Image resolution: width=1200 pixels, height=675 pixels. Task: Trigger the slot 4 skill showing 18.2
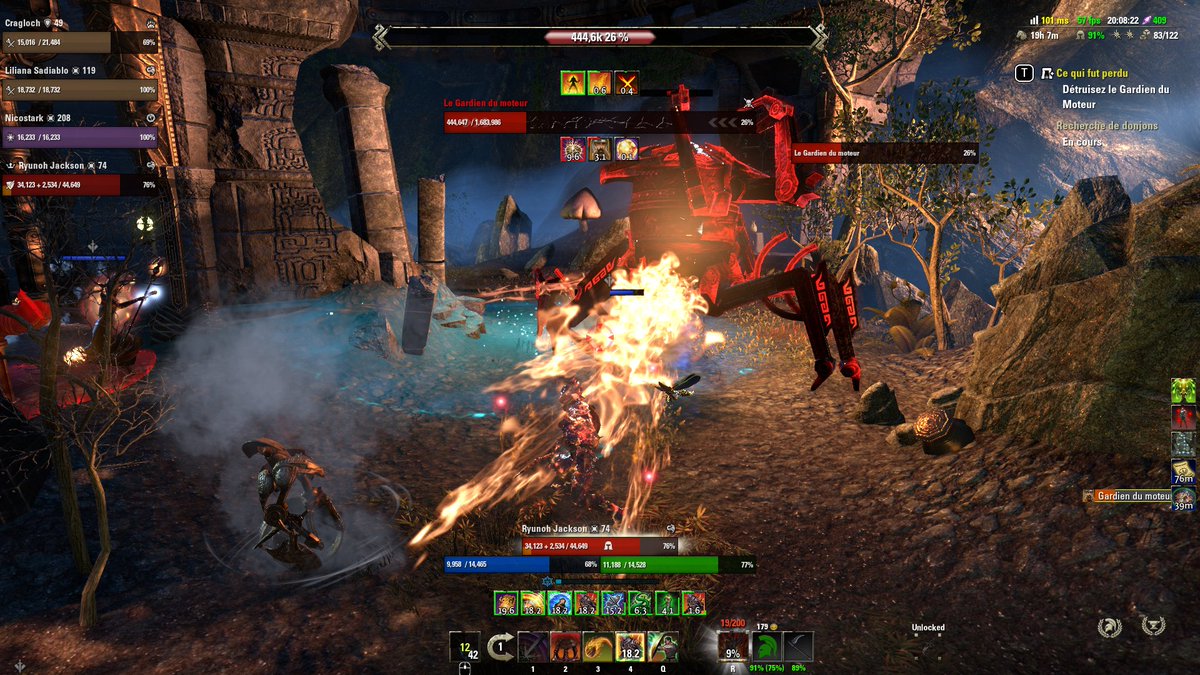[630, 646]
